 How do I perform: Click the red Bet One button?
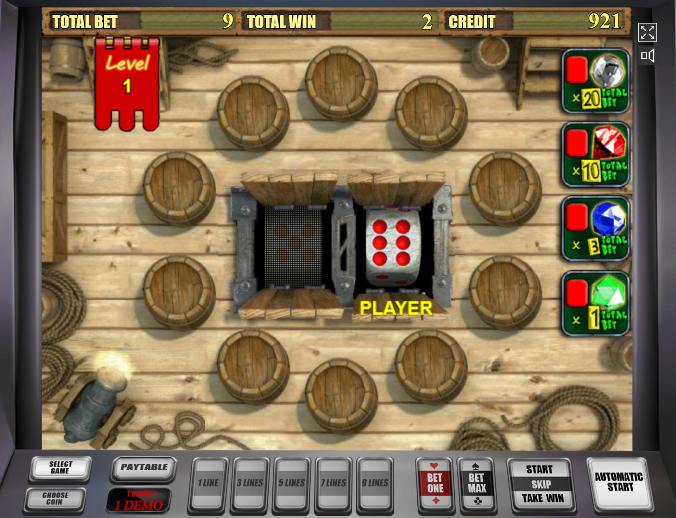[x=435, y=484]
